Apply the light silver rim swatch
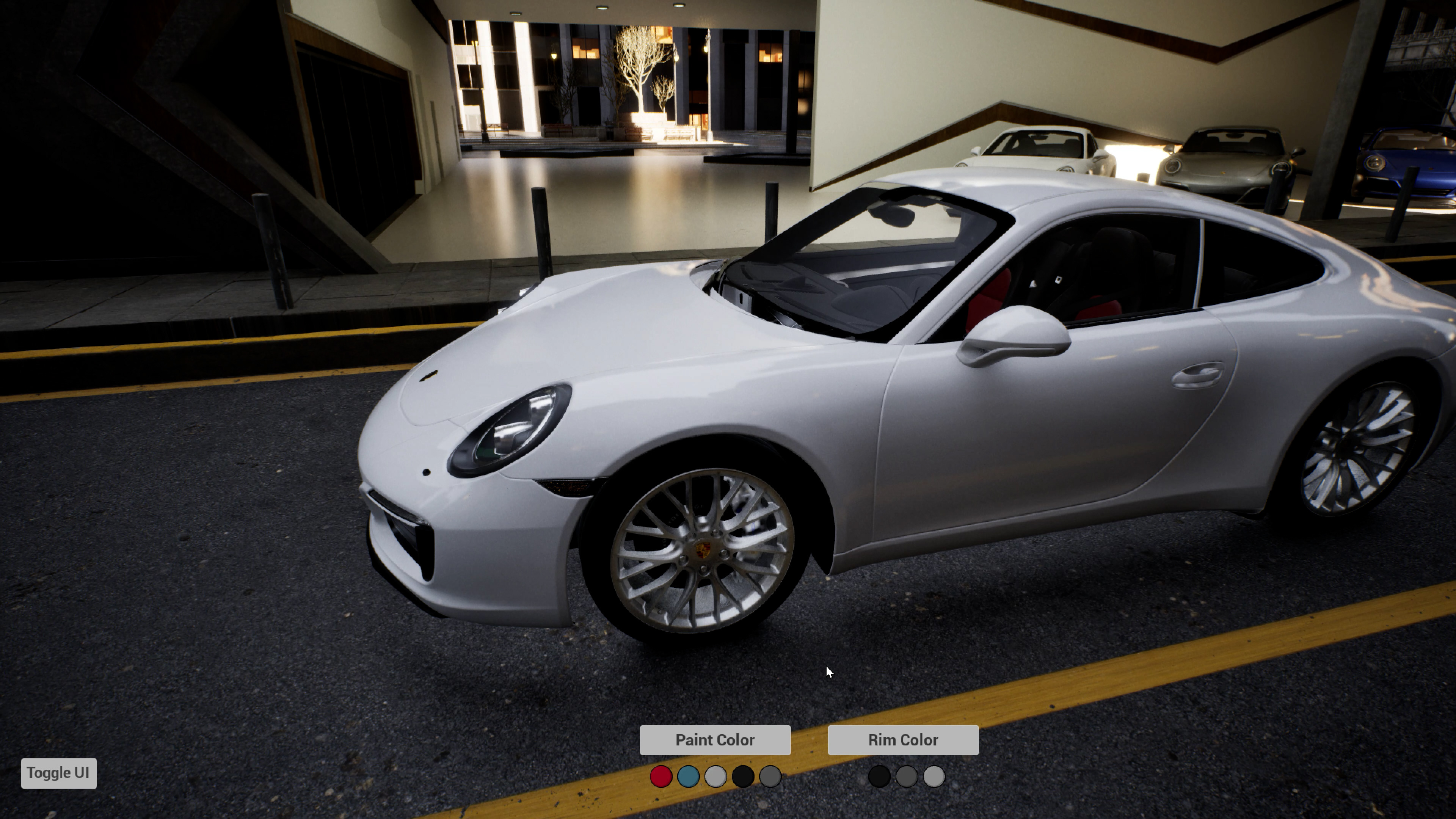This screenshot has width=1456, height=819. (934, 777)
